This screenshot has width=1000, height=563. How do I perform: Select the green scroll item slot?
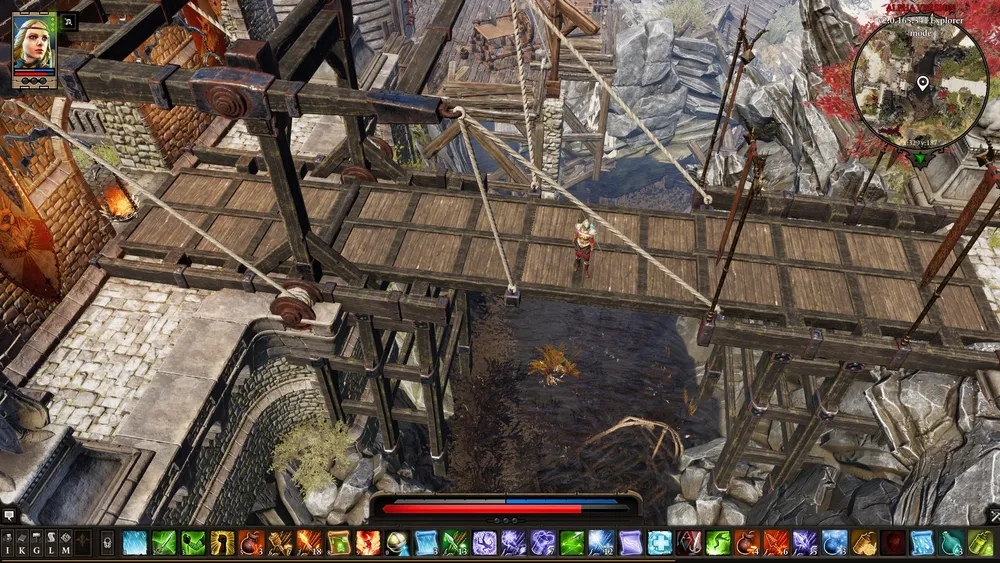tap(339, 543)
